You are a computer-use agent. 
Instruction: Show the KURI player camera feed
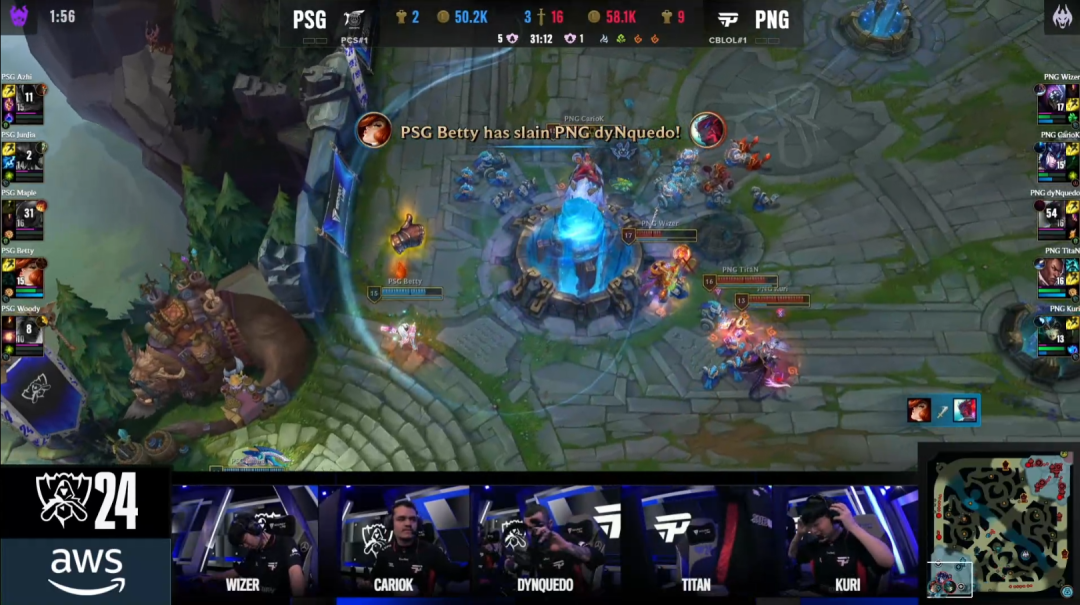coord(845,540)
